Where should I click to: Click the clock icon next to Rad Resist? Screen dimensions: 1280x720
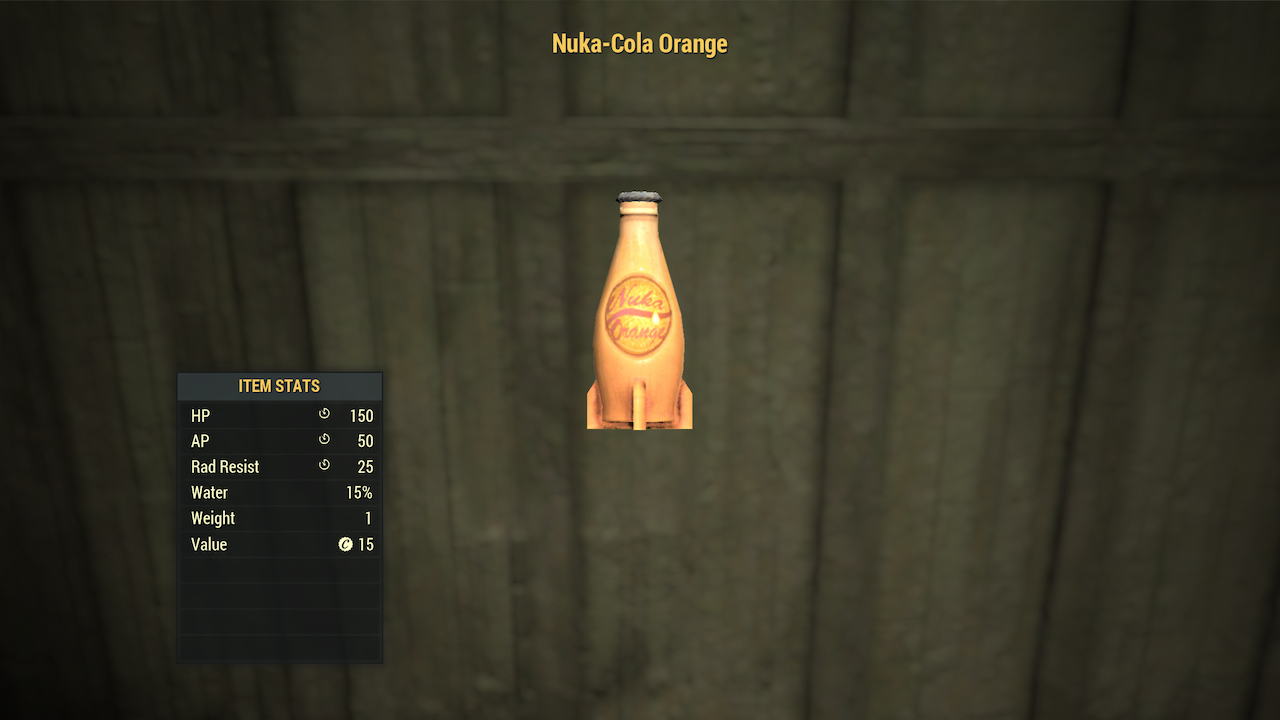tap(324, 466)
